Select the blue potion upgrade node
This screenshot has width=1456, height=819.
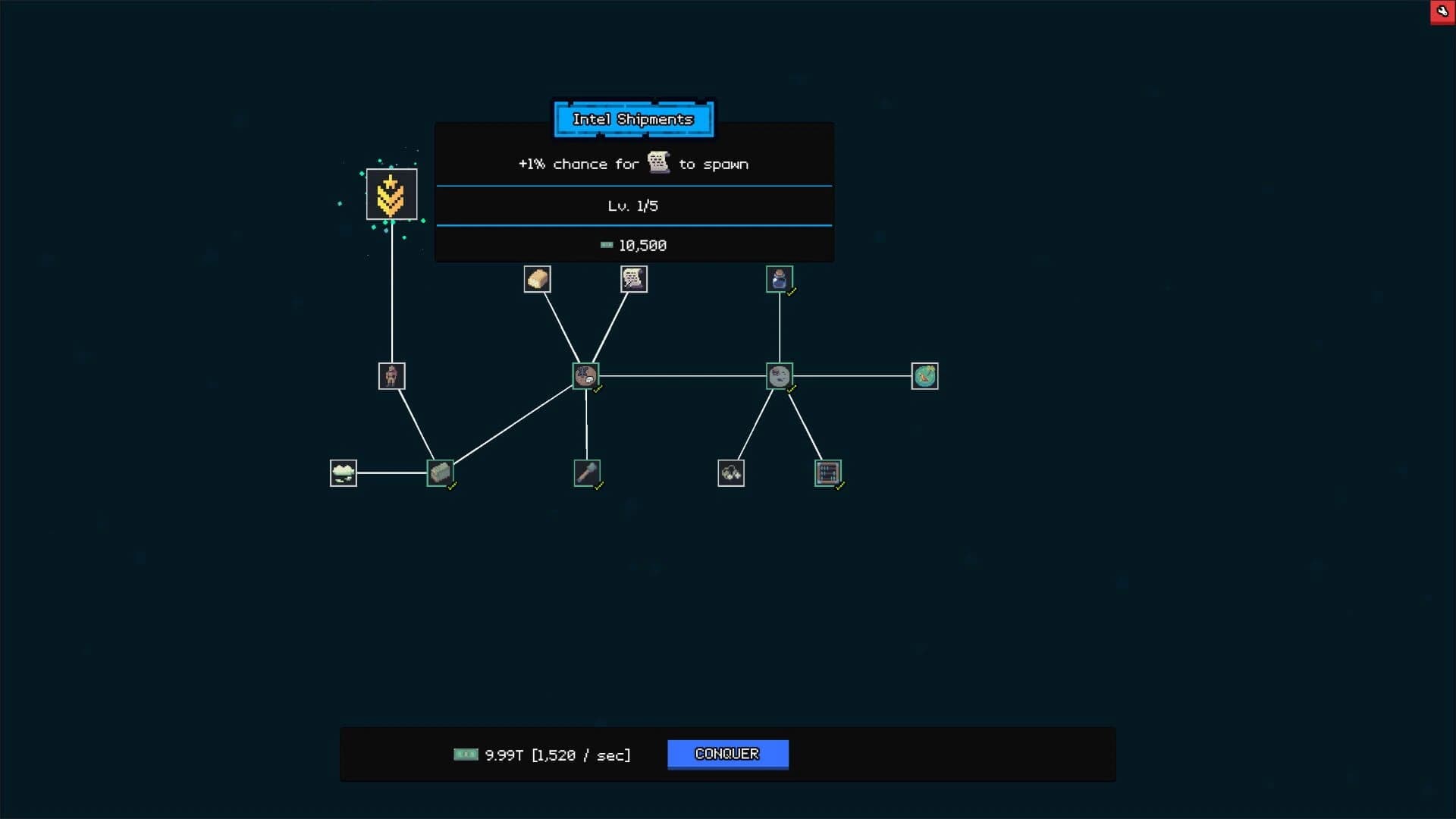(x=780, y=278)
